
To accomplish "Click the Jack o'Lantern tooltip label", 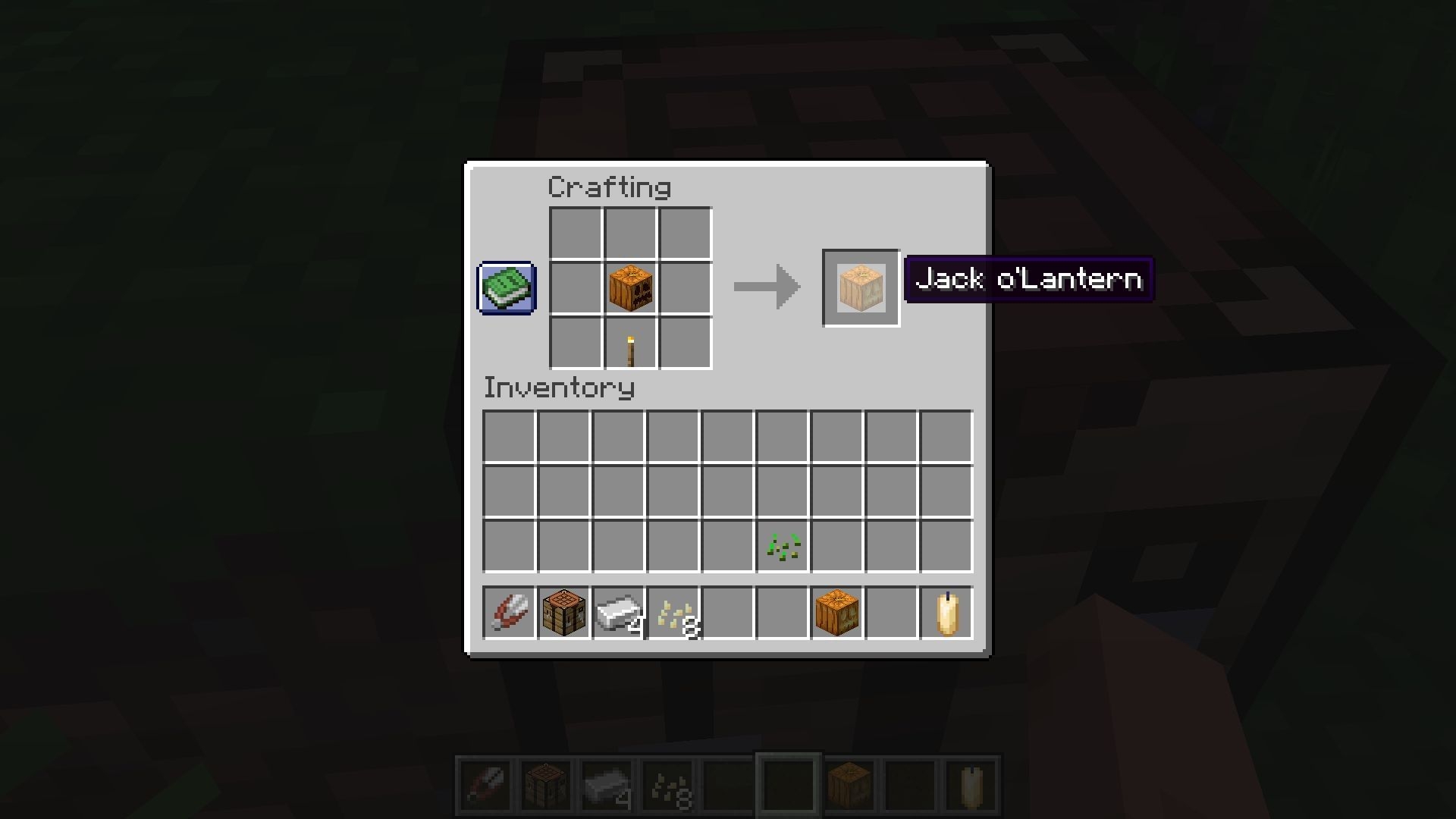I will tap(1028, 279).
